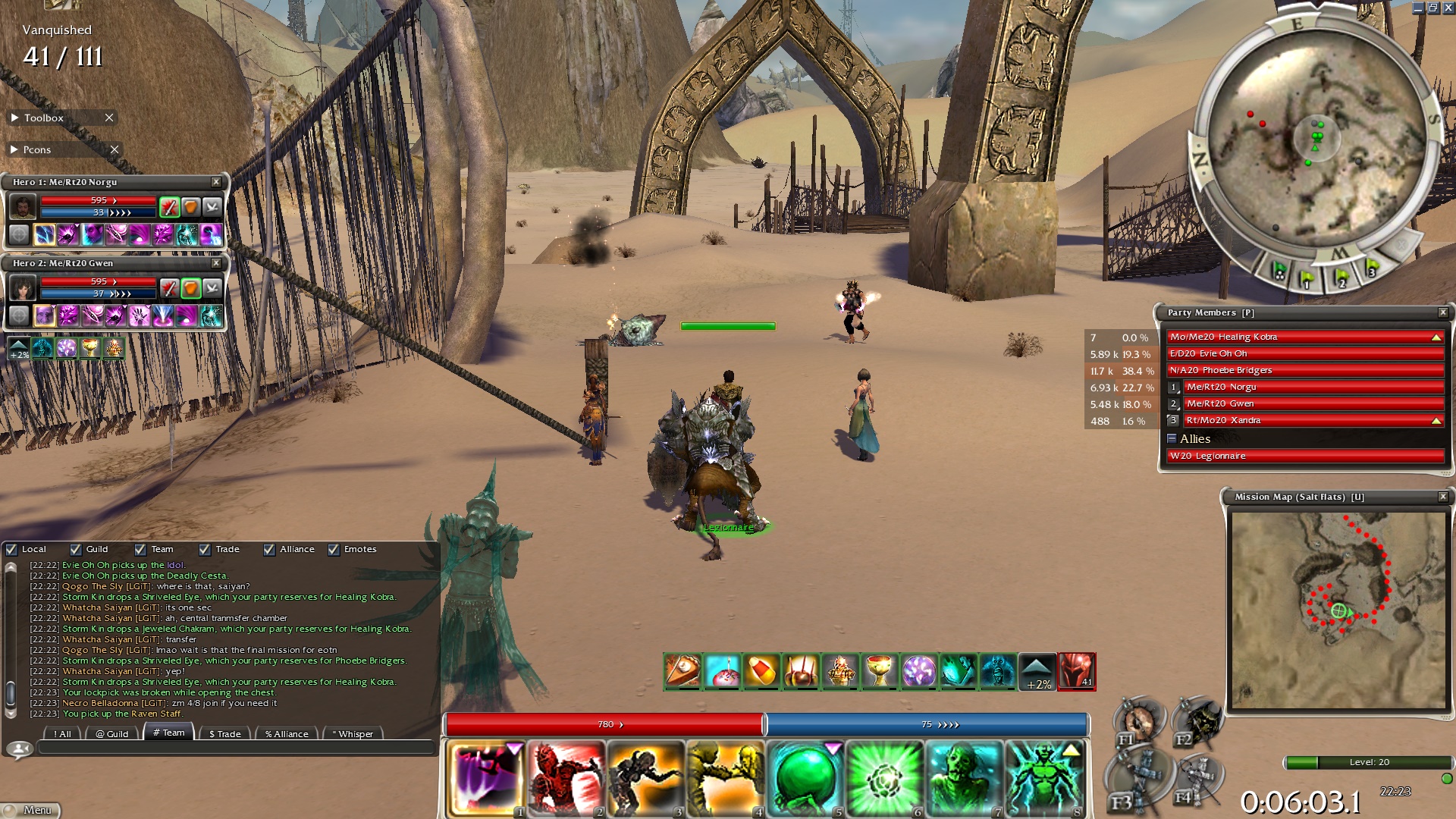1456x819 pixels.
Task: Minimize the game window
Action: click(x=1418, y=8)
